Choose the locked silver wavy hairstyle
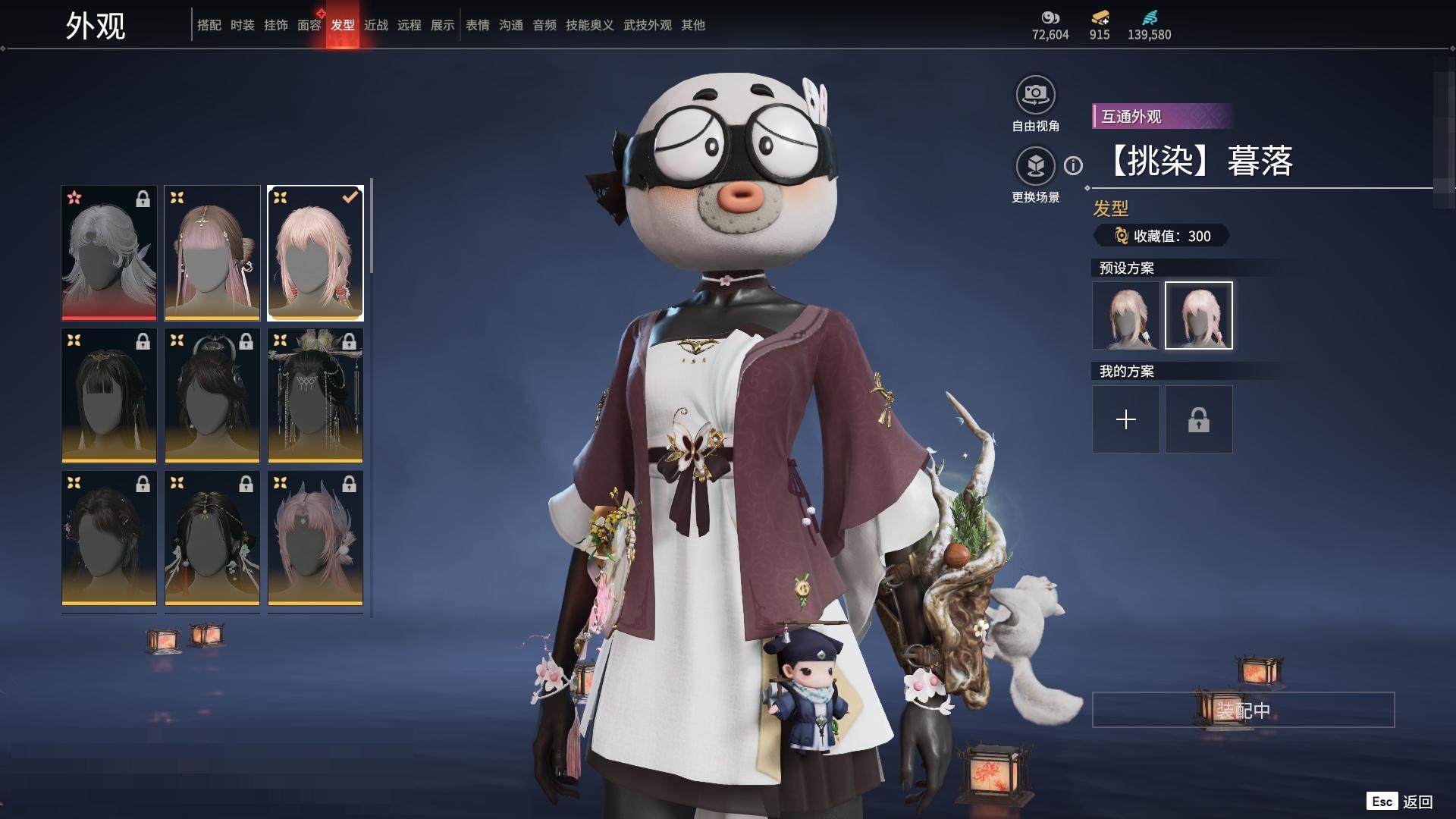Viewport: 1456px width, 819px height. (109, 253)
